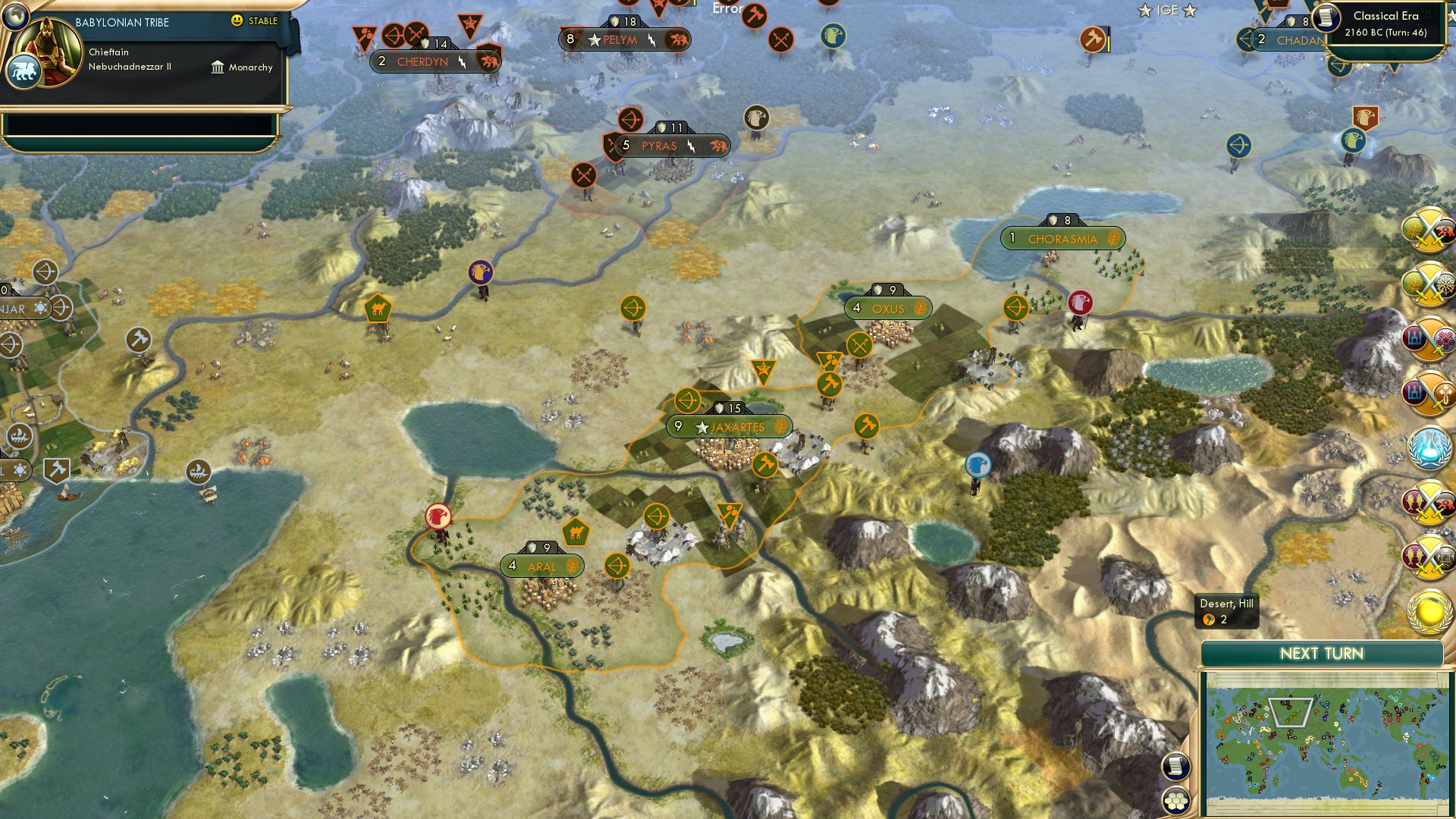The height and width of the screenshot is (819, 1456).
Task: Select the trireme icon on the western coast
Action: pyautogui.click(x=199, y=471)
